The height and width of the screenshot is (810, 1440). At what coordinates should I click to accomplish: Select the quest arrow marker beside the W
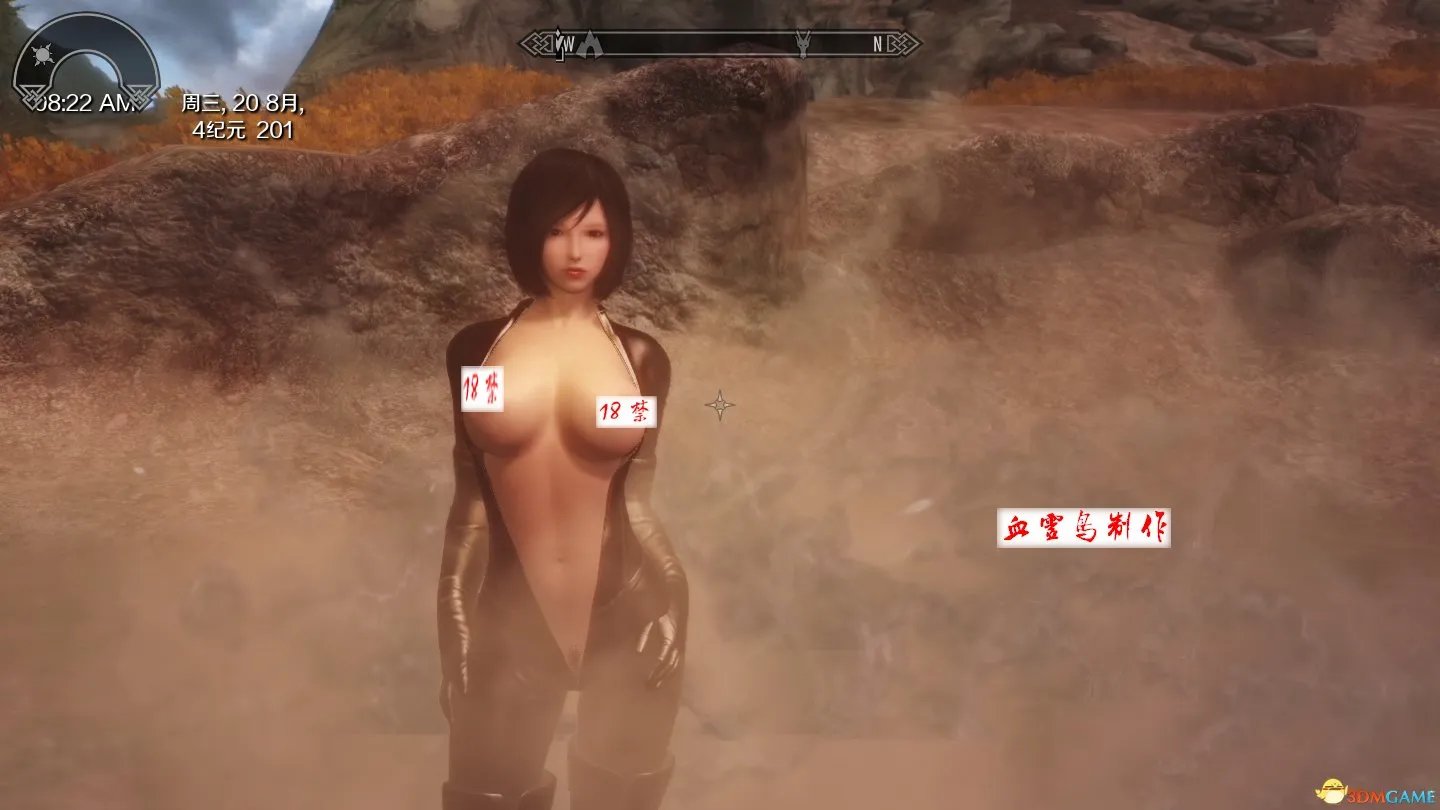click(557, 45)
